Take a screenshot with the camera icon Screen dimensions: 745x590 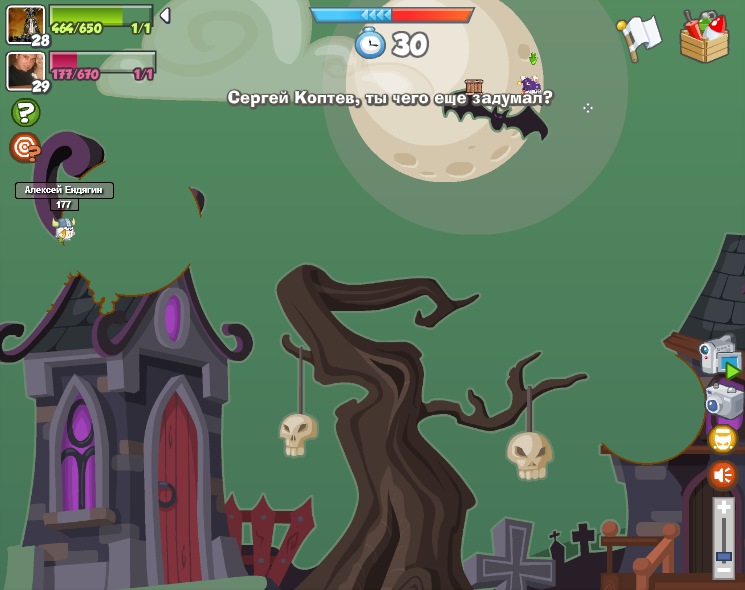(x=723, y=401)
